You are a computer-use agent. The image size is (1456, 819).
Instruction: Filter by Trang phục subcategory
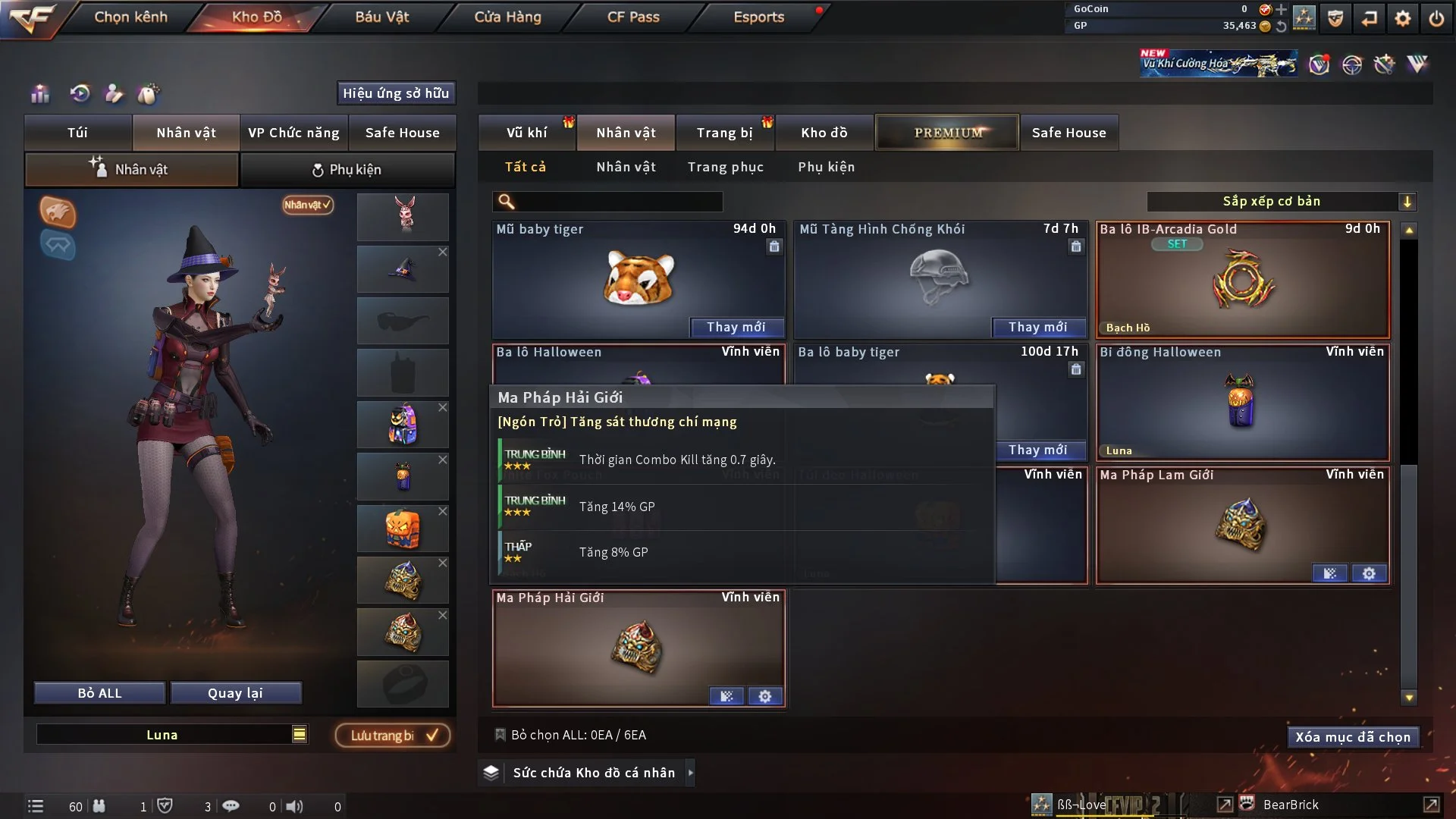coord(725,167)
